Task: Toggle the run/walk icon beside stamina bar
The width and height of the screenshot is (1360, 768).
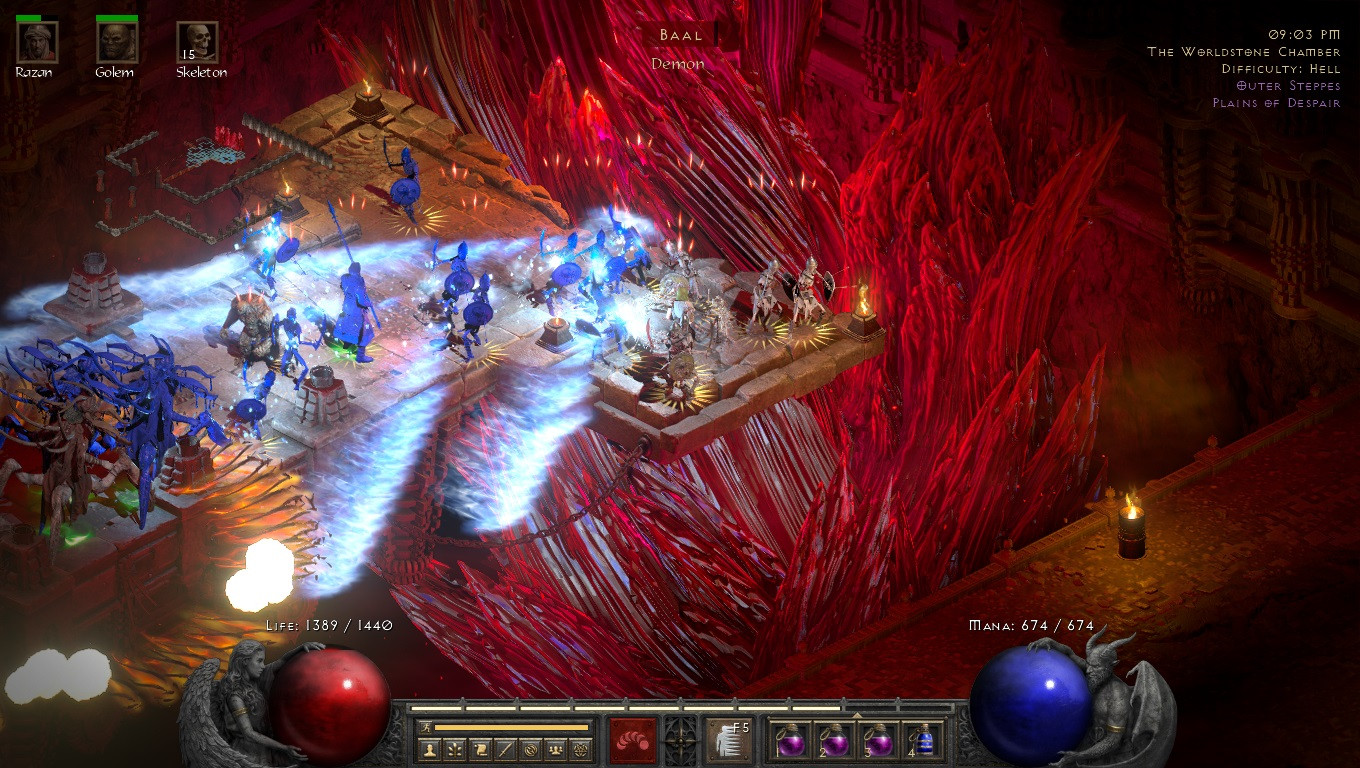Action: (426, 727)
